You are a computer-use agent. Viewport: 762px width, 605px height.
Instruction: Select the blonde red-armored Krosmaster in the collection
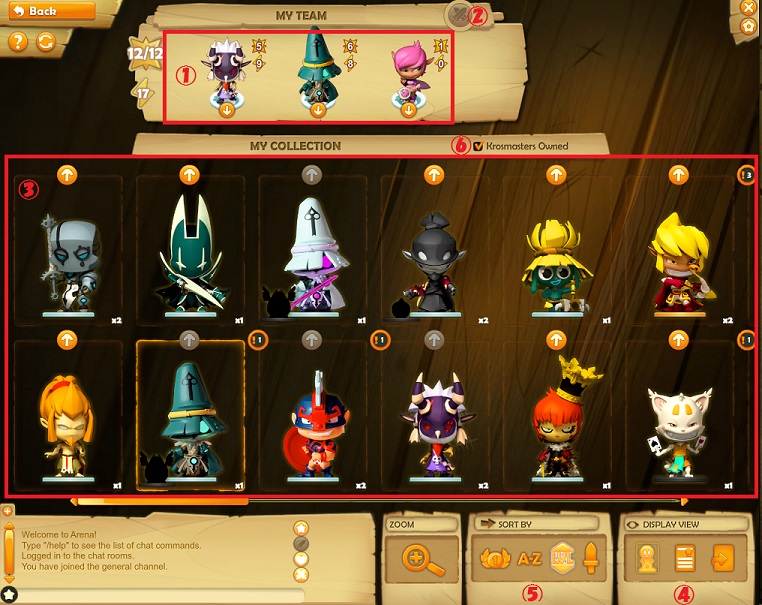pos(680,260)
